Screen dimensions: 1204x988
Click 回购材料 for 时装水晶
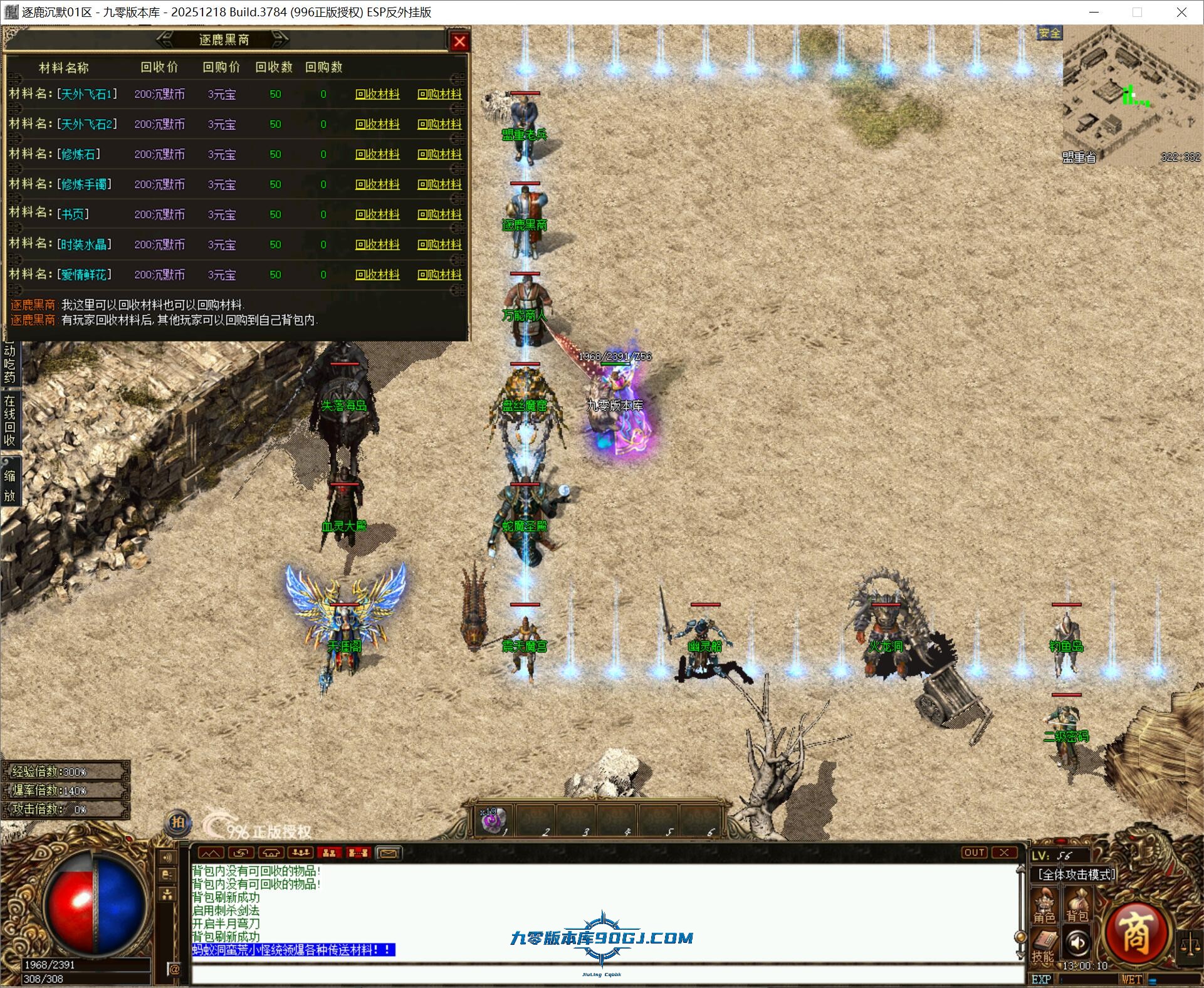click(439, 244)
